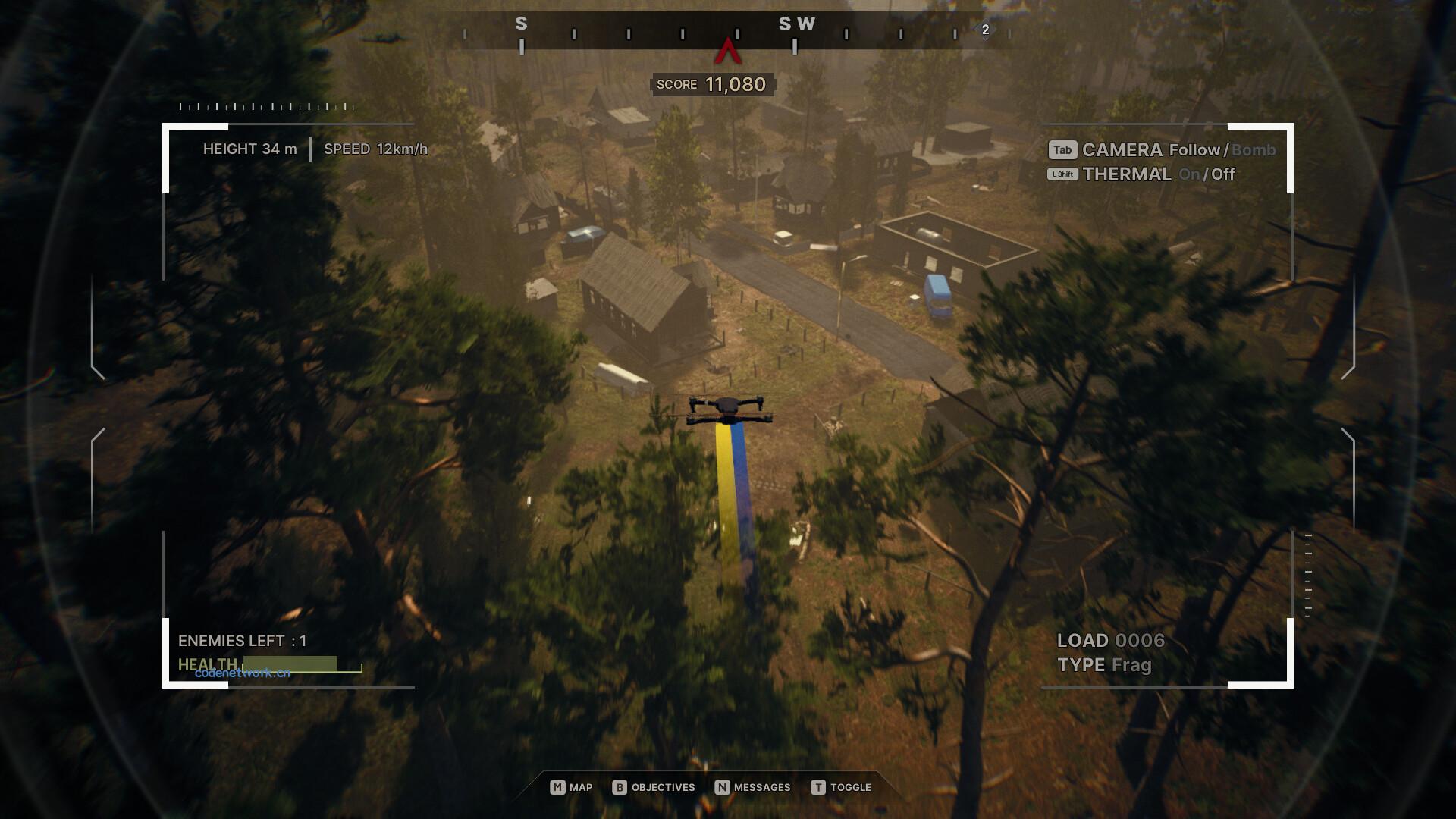Open the MESSAGES panel
The width and height of the screenshot is (1456, 819).
tap(762, 787)
